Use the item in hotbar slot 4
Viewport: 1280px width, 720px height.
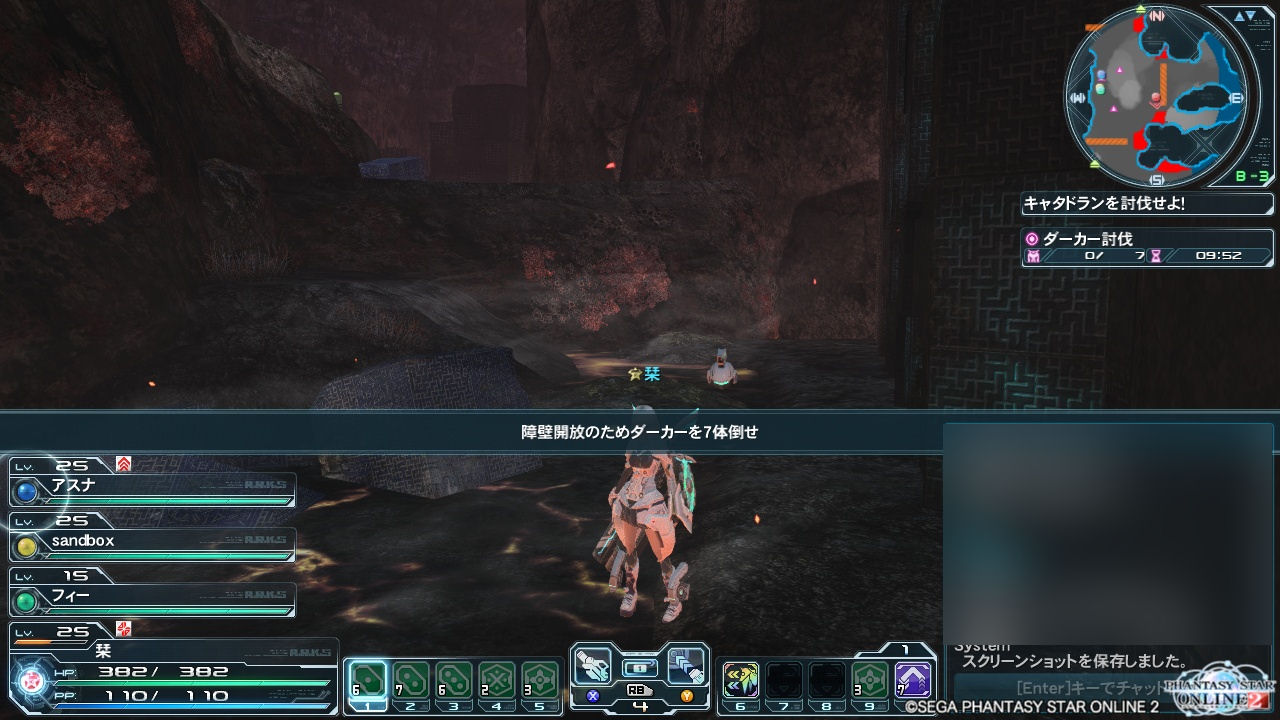coord(497,682)
